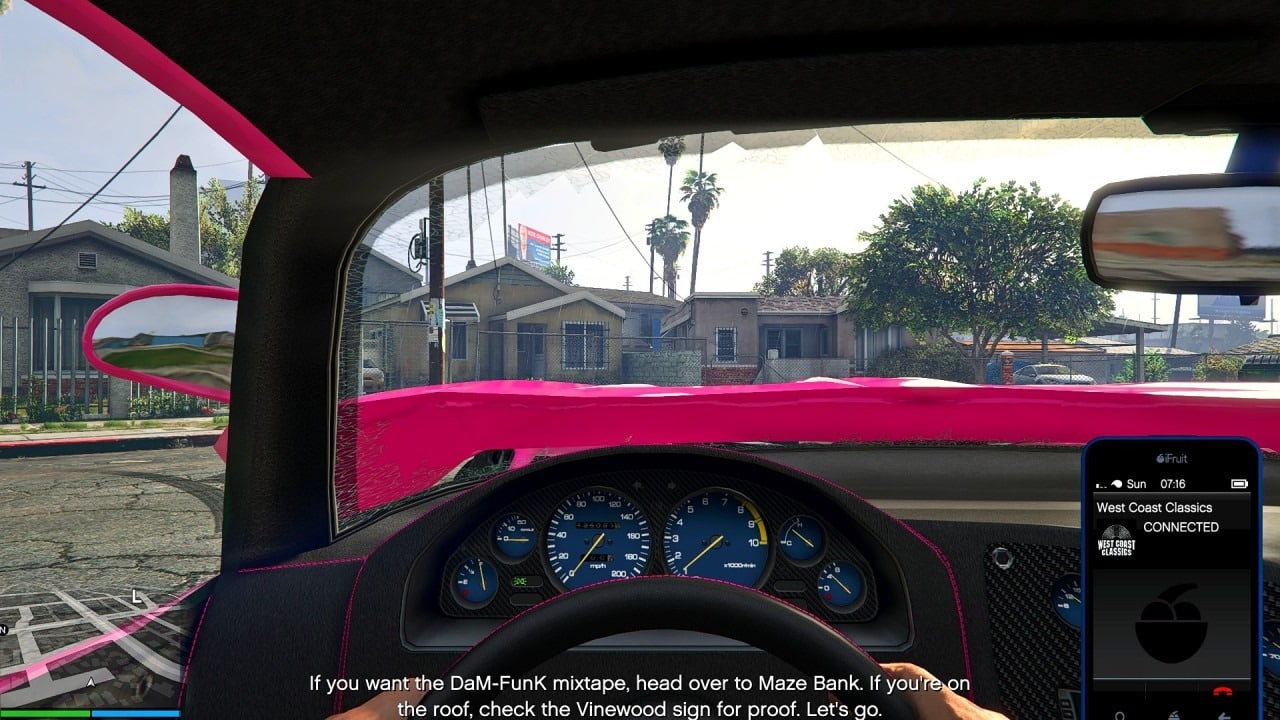Viewport: 1280px width, 720px height.
Task: Open the magnifier search icon on phone nav bar
Action: (1119, 714)
